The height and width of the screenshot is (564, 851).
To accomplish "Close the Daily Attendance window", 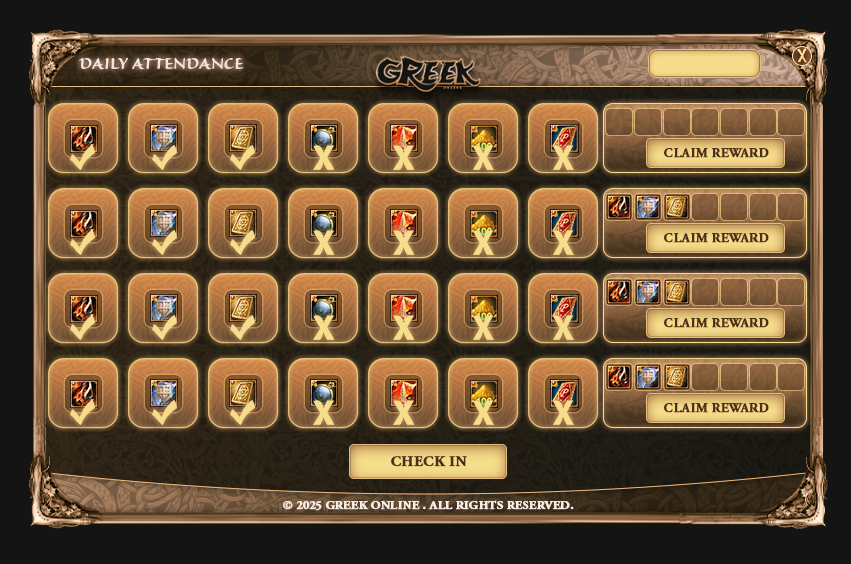I will point(801,56).
